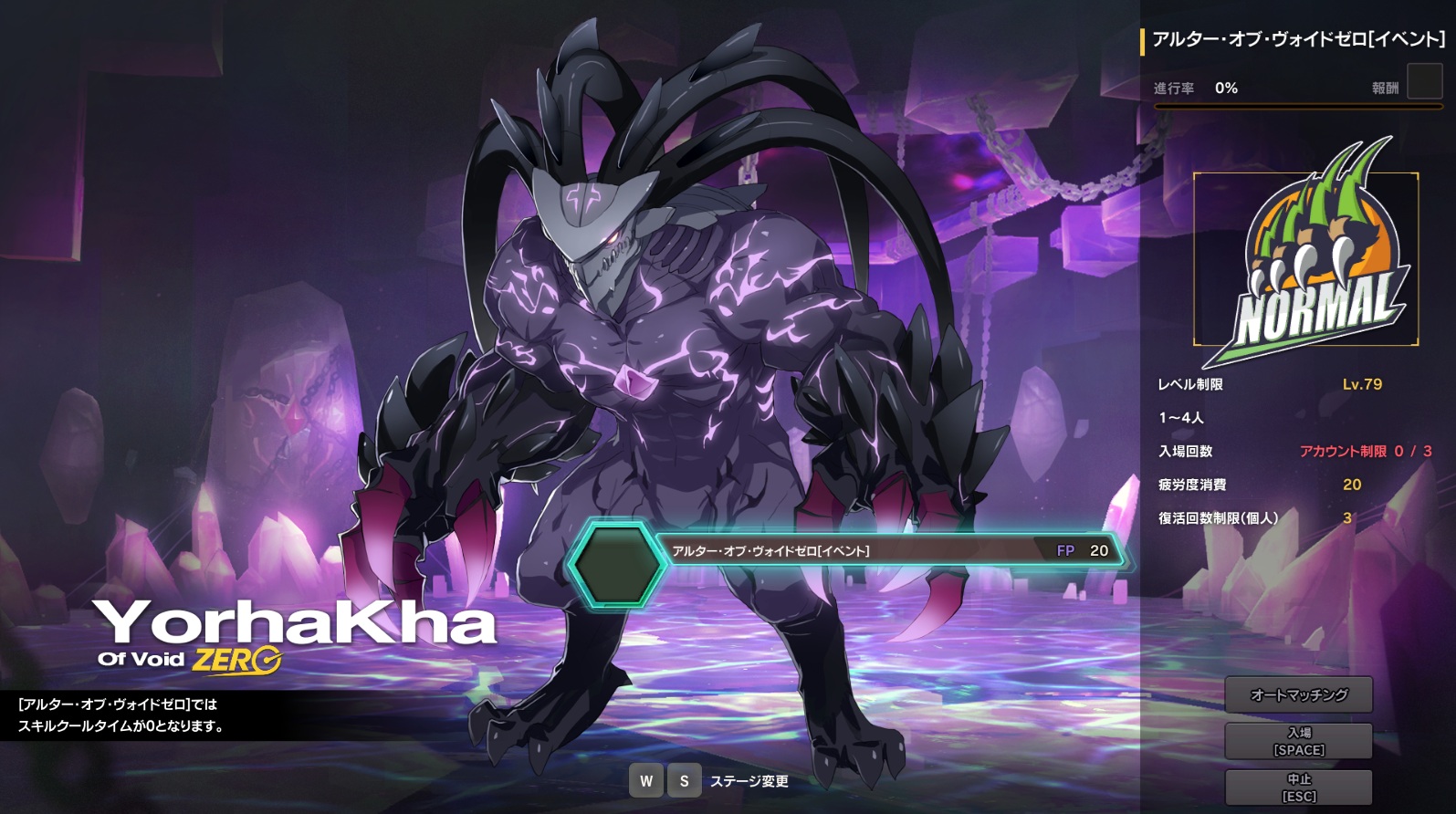Select the アルター・オブ・ヴォイドゼロ stage entry
1456x814 pixels.
(x=849, y=551)
